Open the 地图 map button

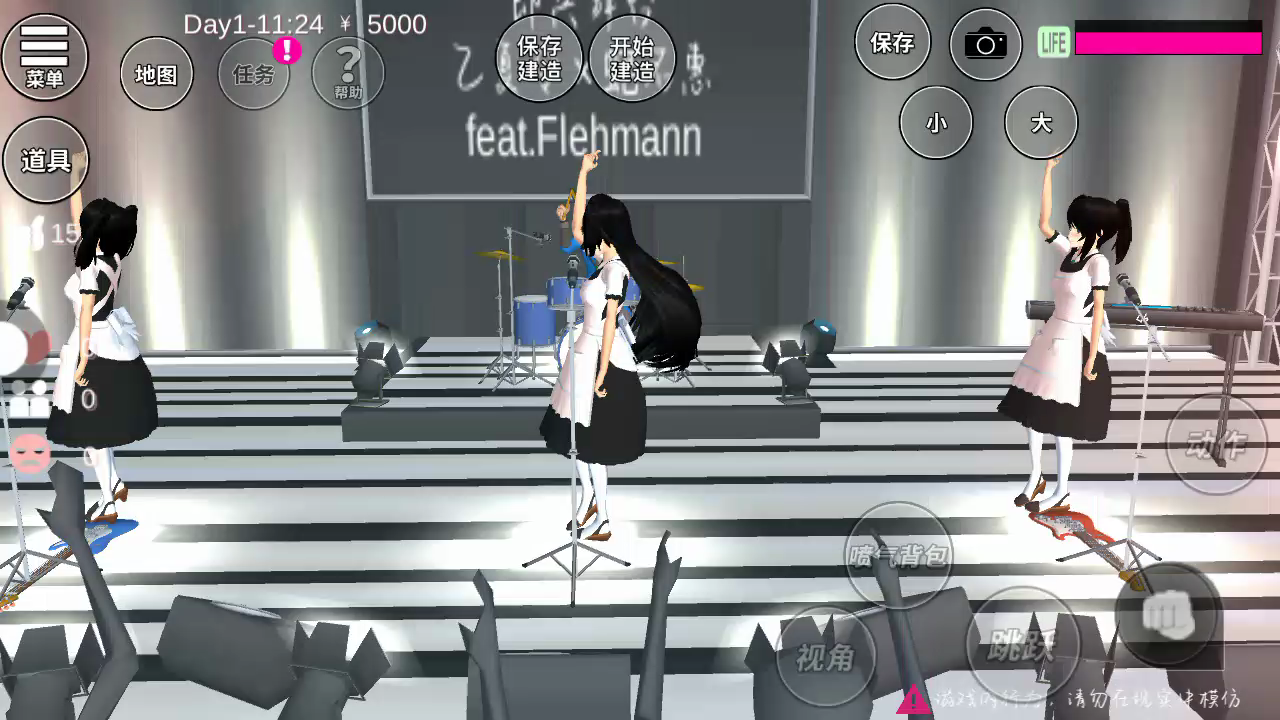[x=156, y=74]
